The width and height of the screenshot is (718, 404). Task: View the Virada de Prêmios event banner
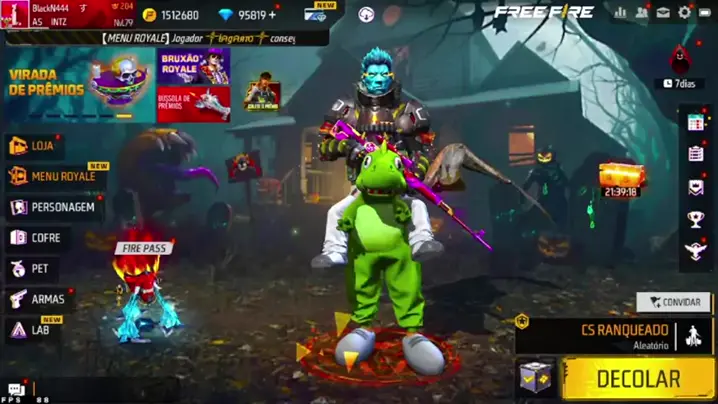tap(78, 85)
